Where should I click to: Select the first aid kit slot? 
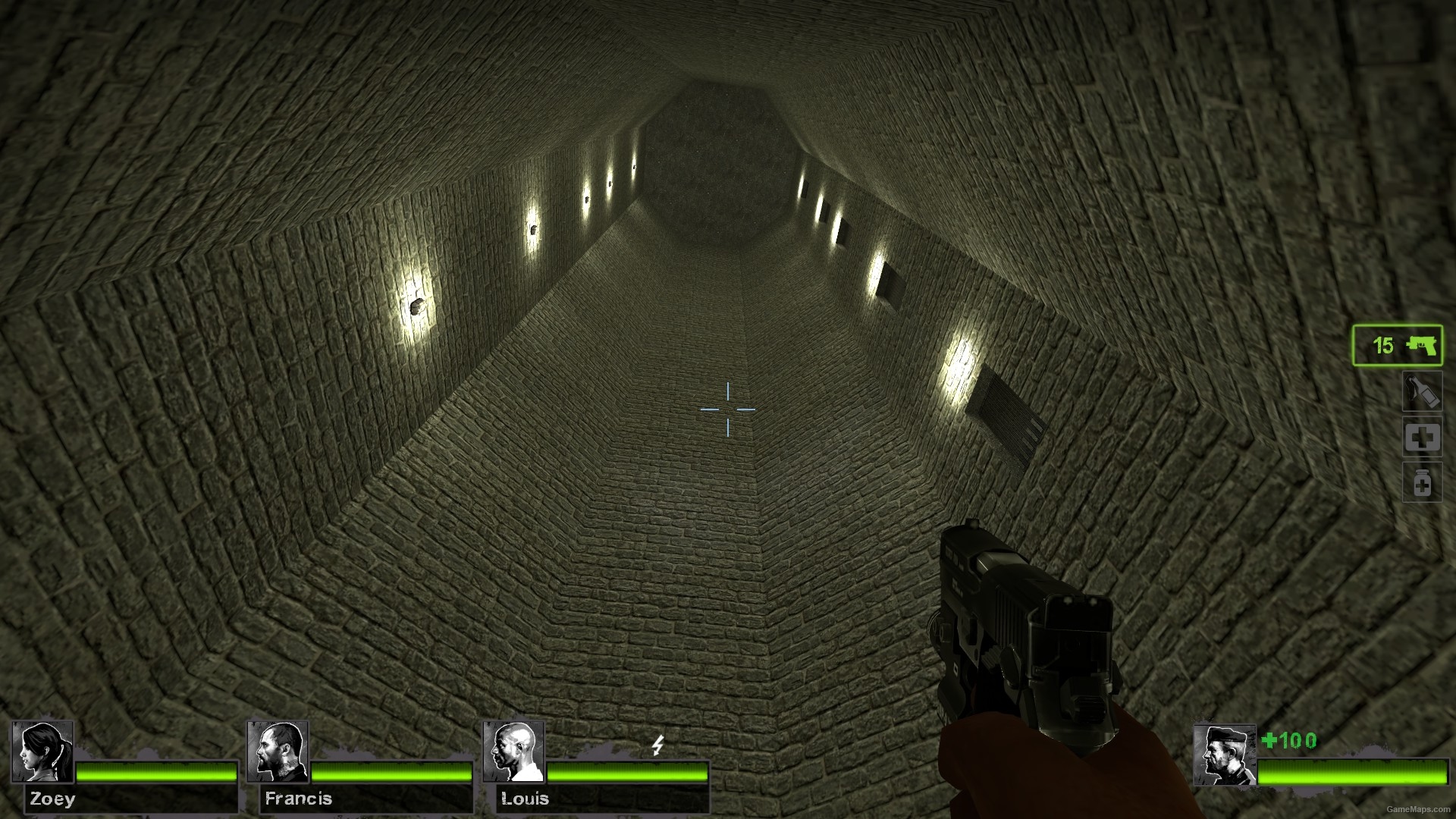click(x=1422, y=438)
